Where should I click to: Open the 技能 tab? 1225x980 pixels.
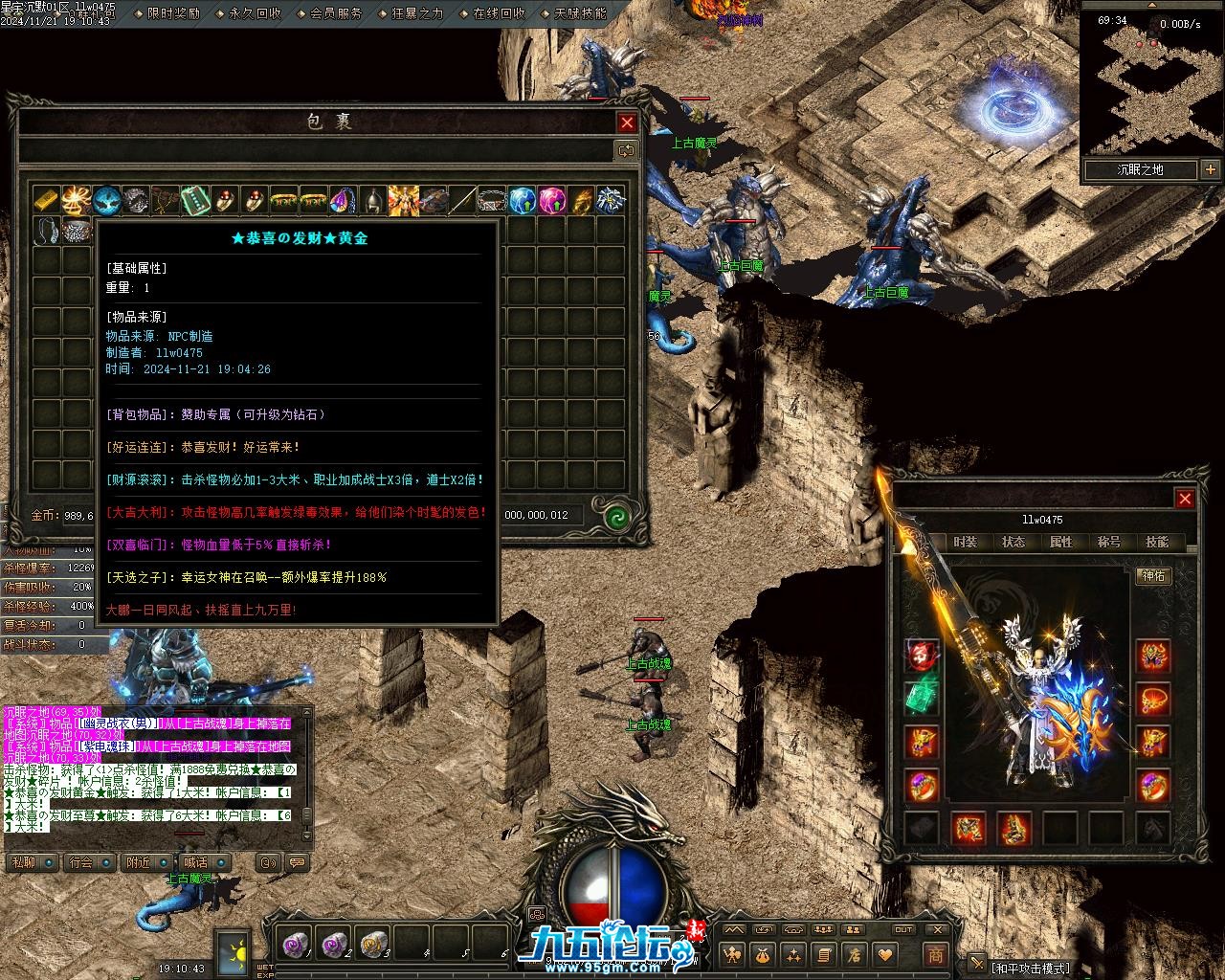pos(1157,542)
